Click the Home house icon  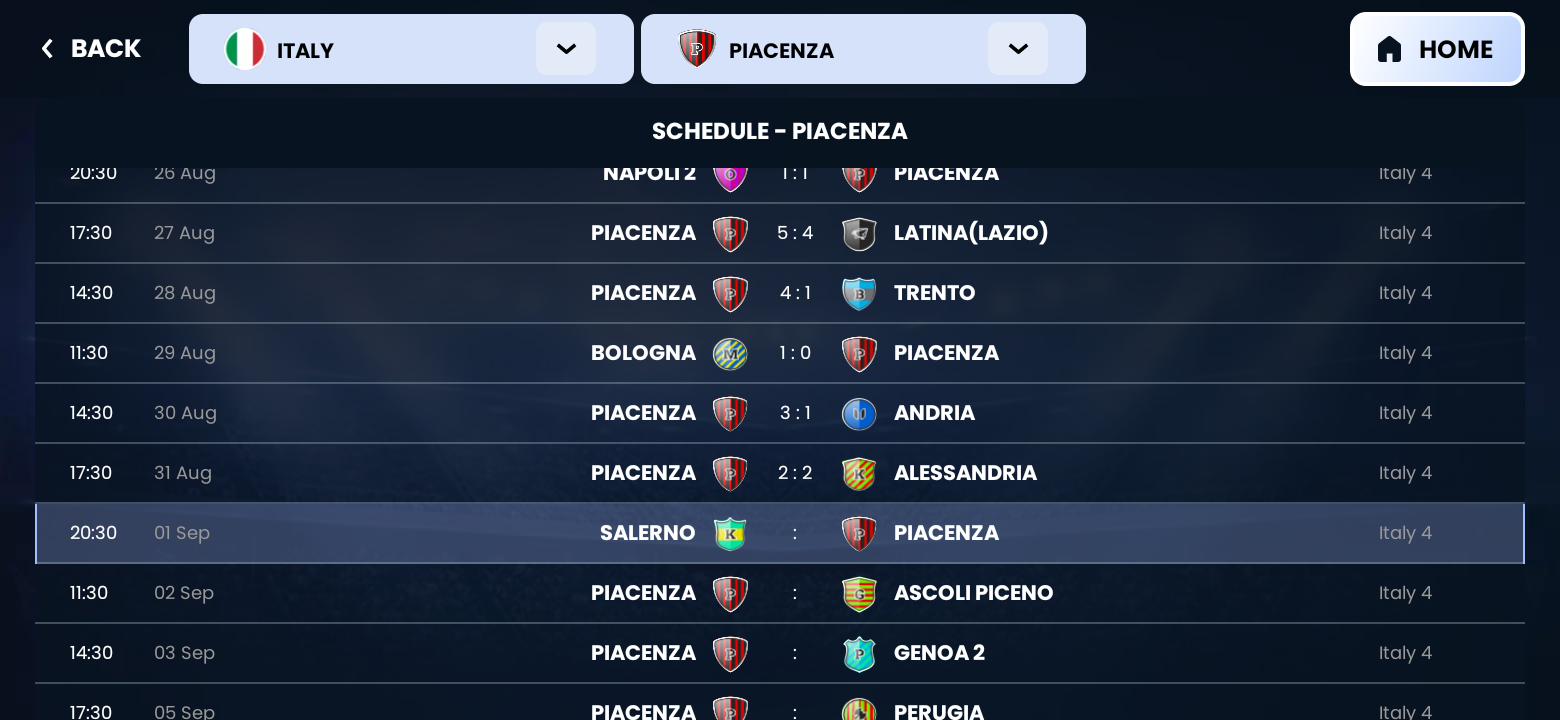tap(1389, 48)
